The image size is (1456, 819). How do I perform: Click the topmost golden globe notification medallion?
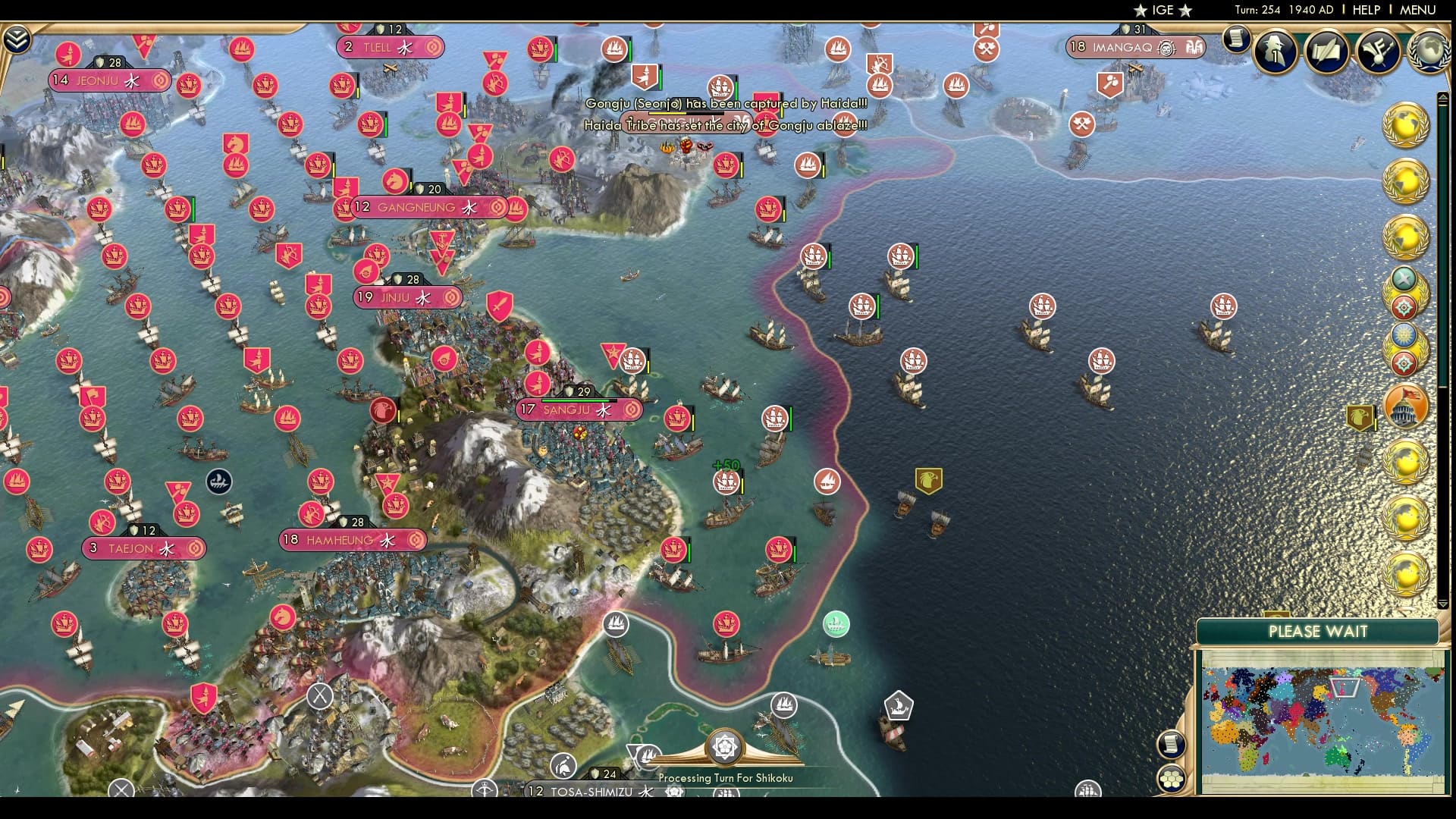pos(1405,123)
